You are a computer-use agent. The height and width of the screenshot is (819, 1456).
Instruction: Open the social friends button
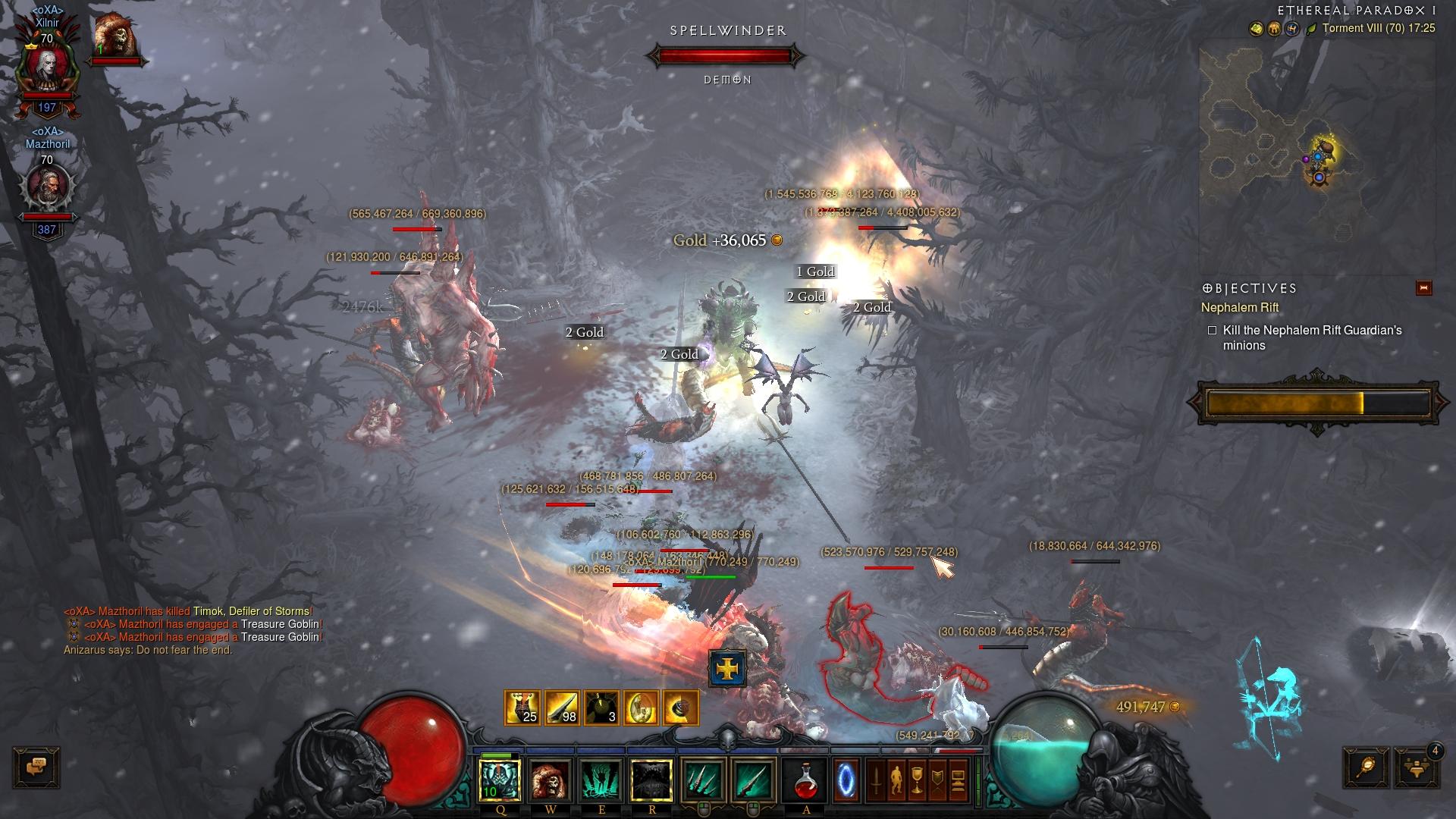coord(1416,767)
